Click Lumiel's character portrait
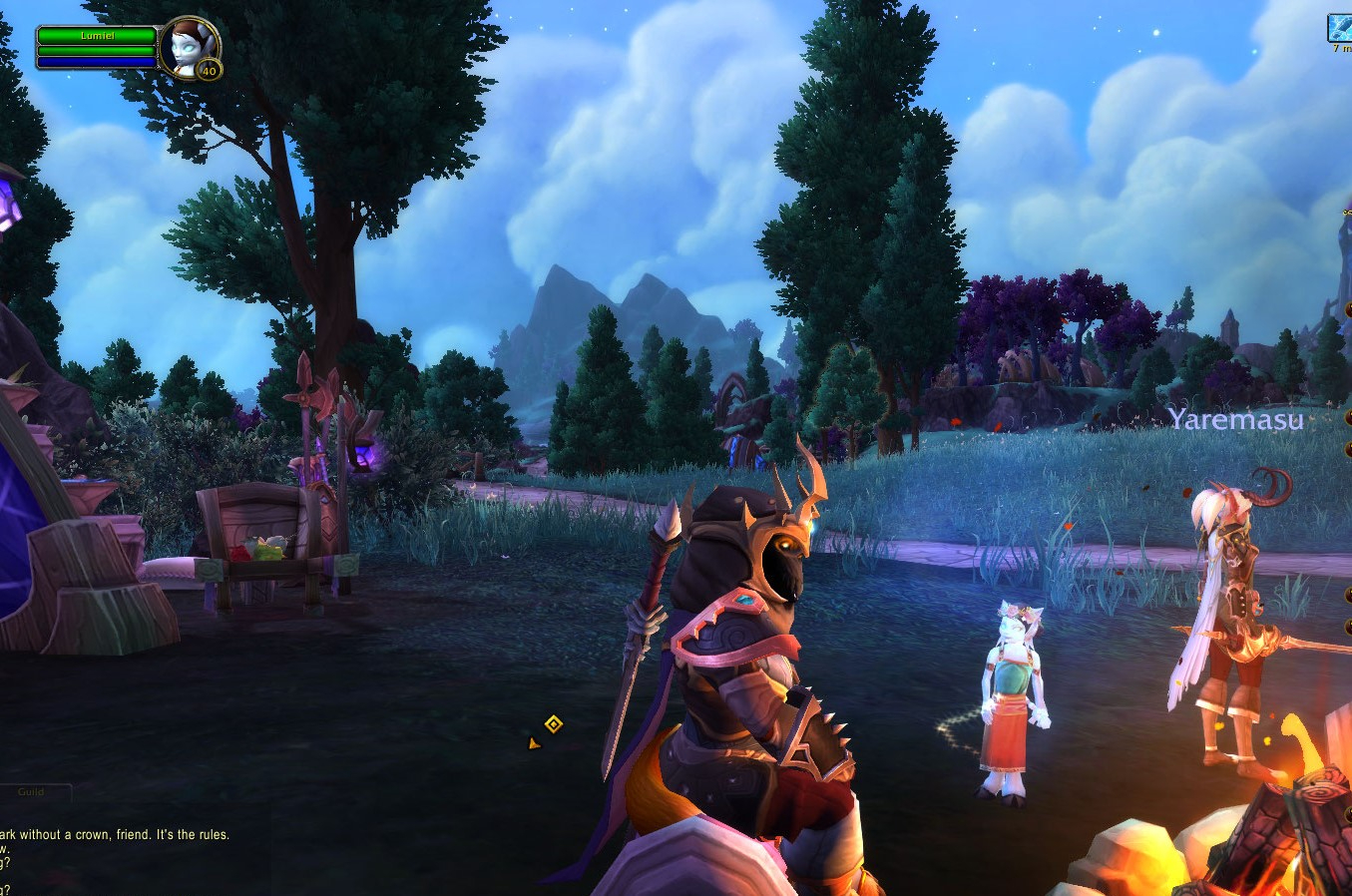The width and height of the screenshot is (1352, 896). click(x=188, y=46)
